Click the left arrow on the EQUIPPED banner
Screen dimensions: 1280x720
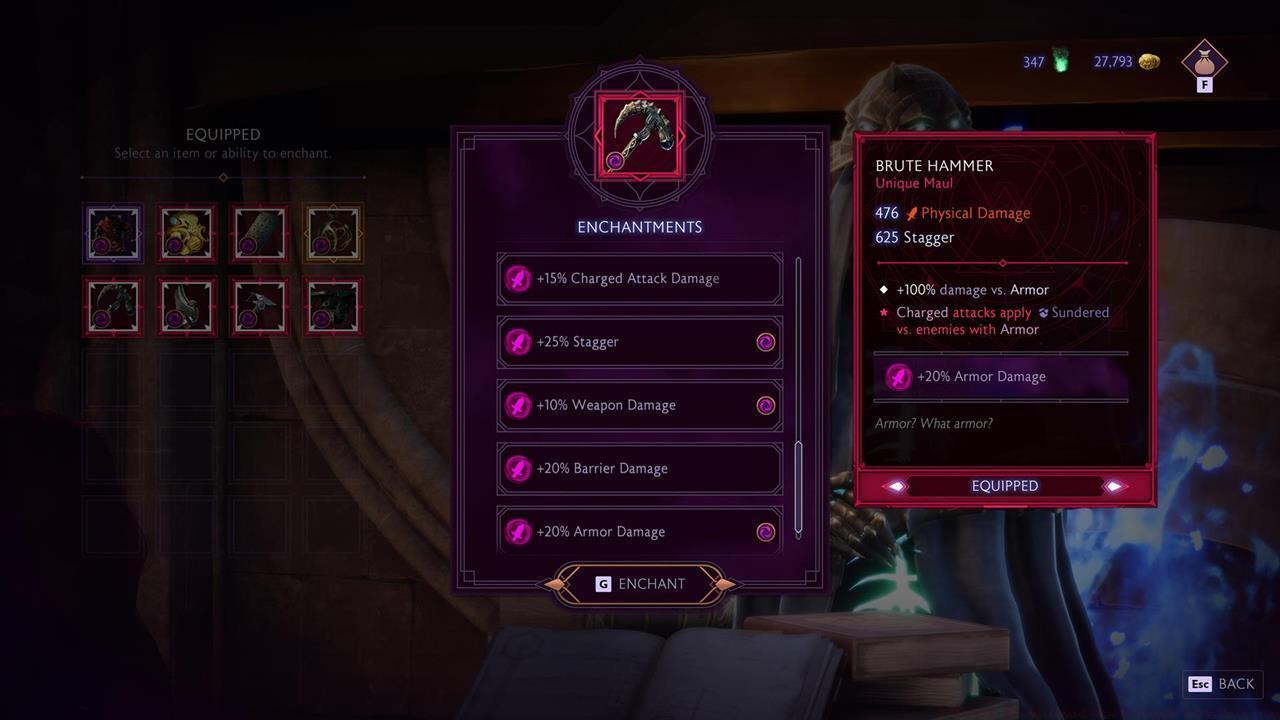[895, 486]
